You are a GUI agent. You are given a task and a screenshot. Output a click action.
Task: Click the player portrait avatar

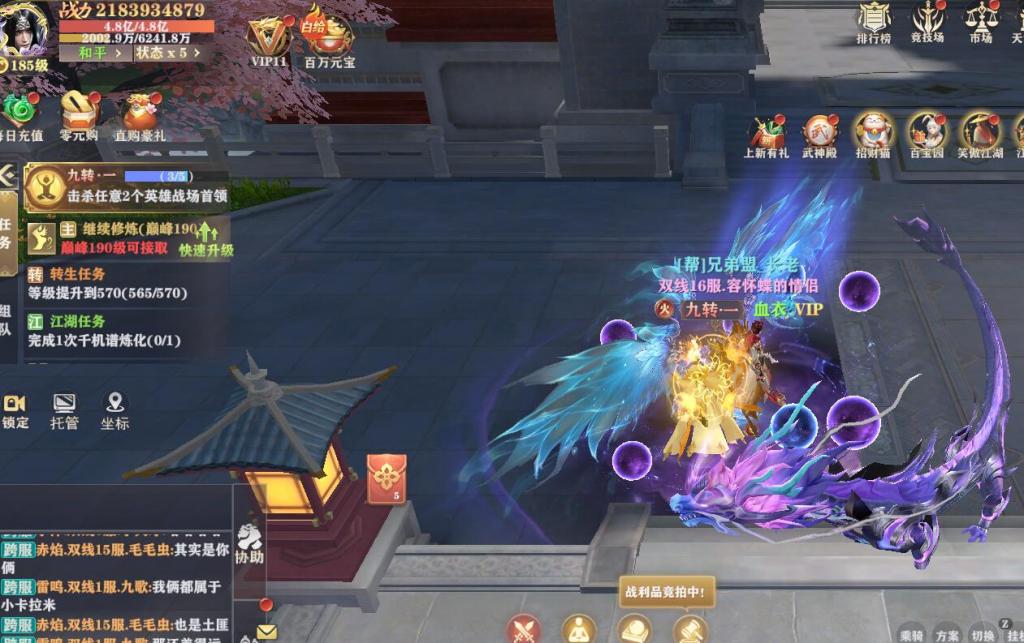[x=24, y=28]
